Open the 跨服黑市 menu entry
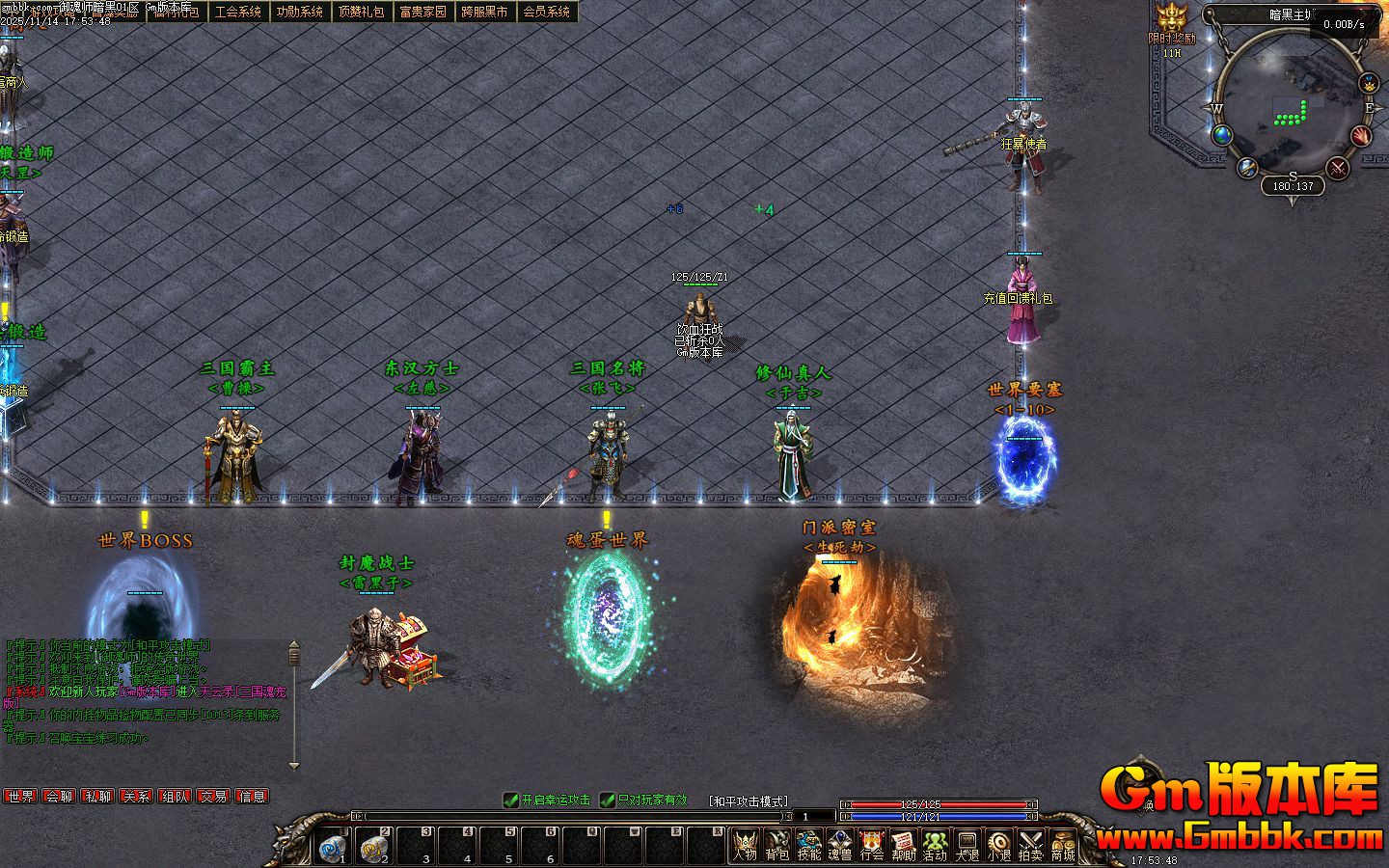The width and height of the screenshot is (1389, 868). point(484,12)
